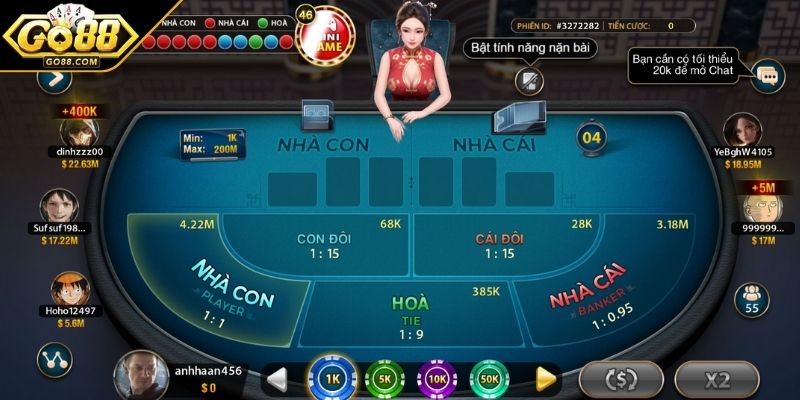Viewport: 800px width, 400px height.
Task: Toggle the card squeeze feature icon
Action: pos(525,80)
